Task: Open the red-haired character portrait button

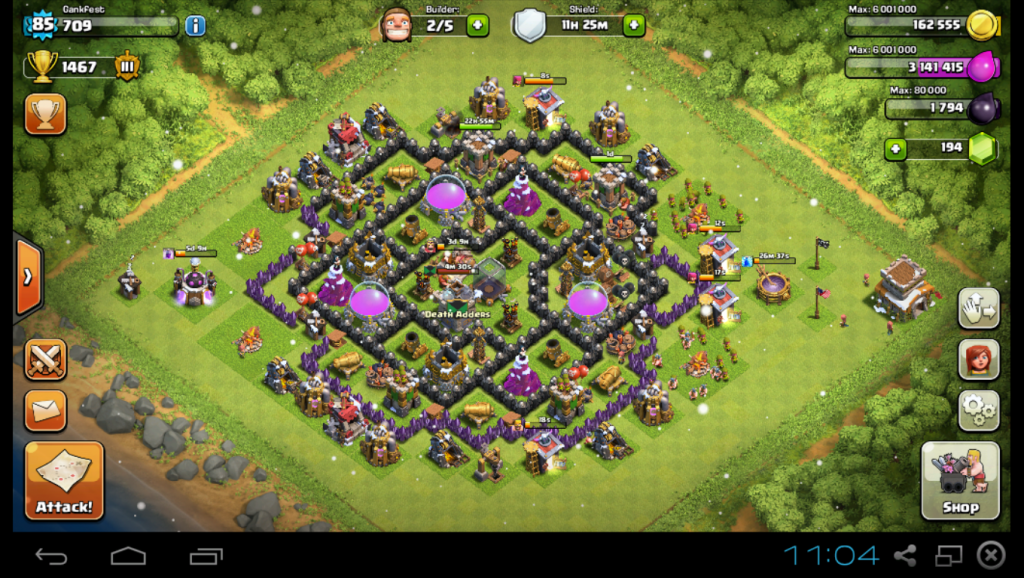Action: [979, 359]
